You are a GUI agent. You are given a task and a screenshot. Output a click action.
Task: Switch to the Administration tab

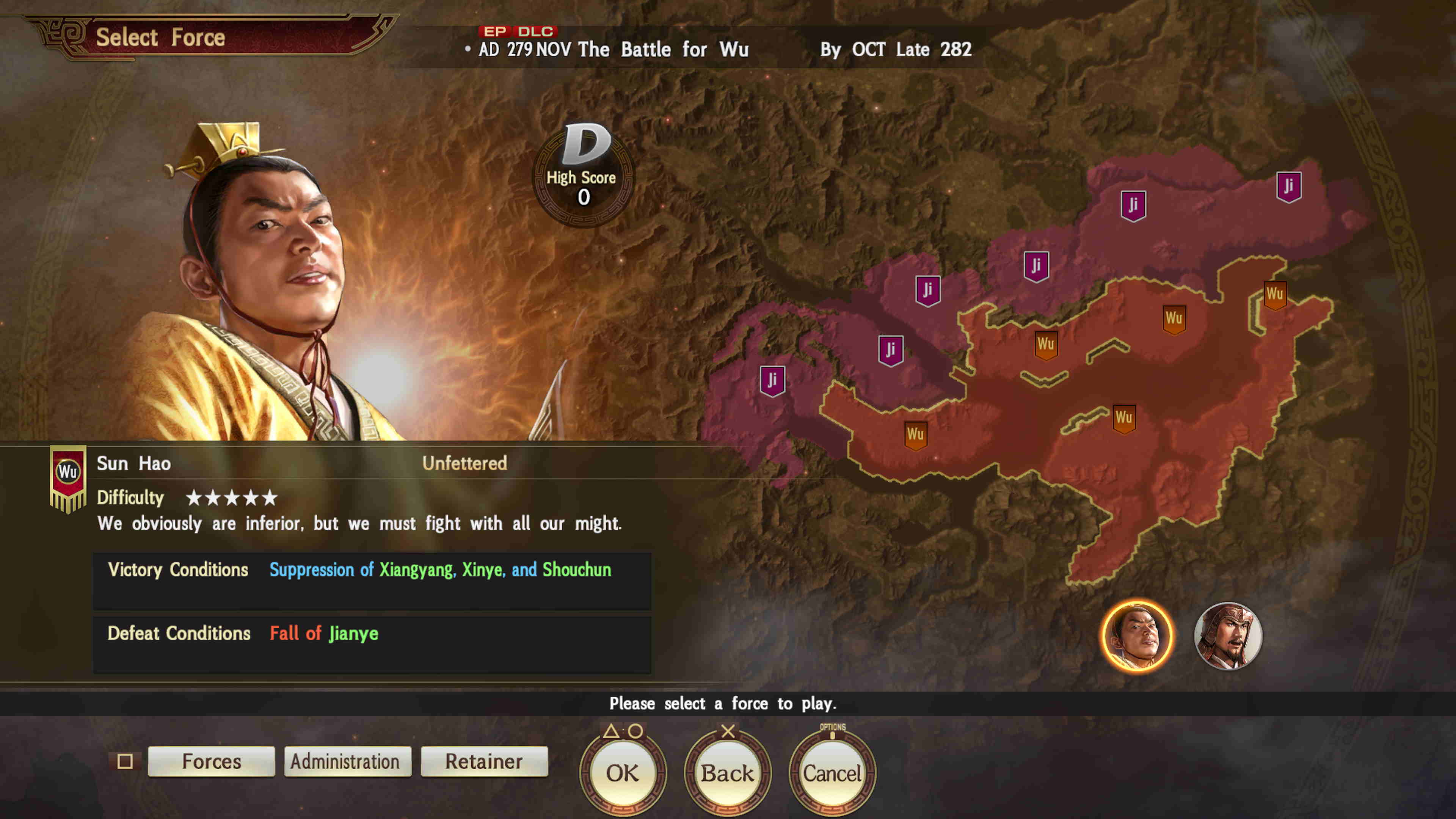coord(347,761)
